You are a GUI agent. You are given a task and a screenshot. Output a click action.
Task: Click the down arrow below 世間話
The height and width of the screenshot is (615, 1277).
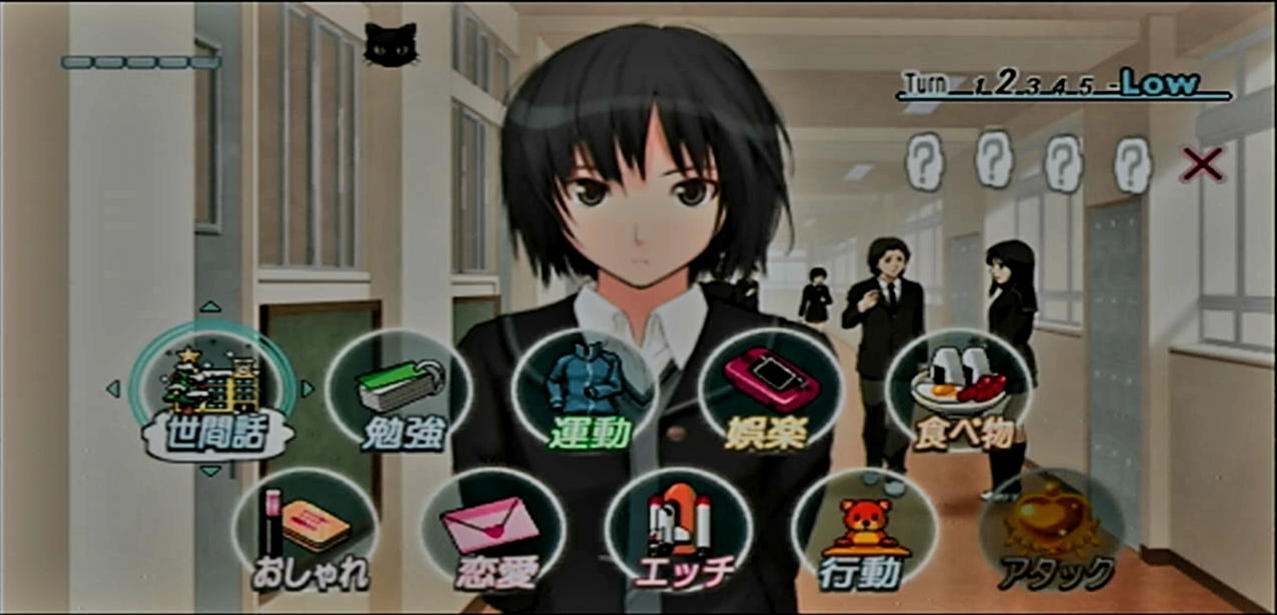click(x=210, y=470)
